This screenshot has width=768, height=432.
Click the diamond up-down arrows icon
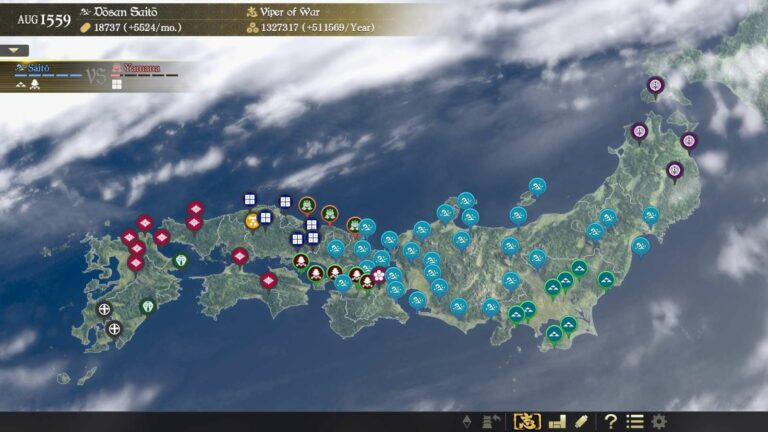tap(467, 421)
